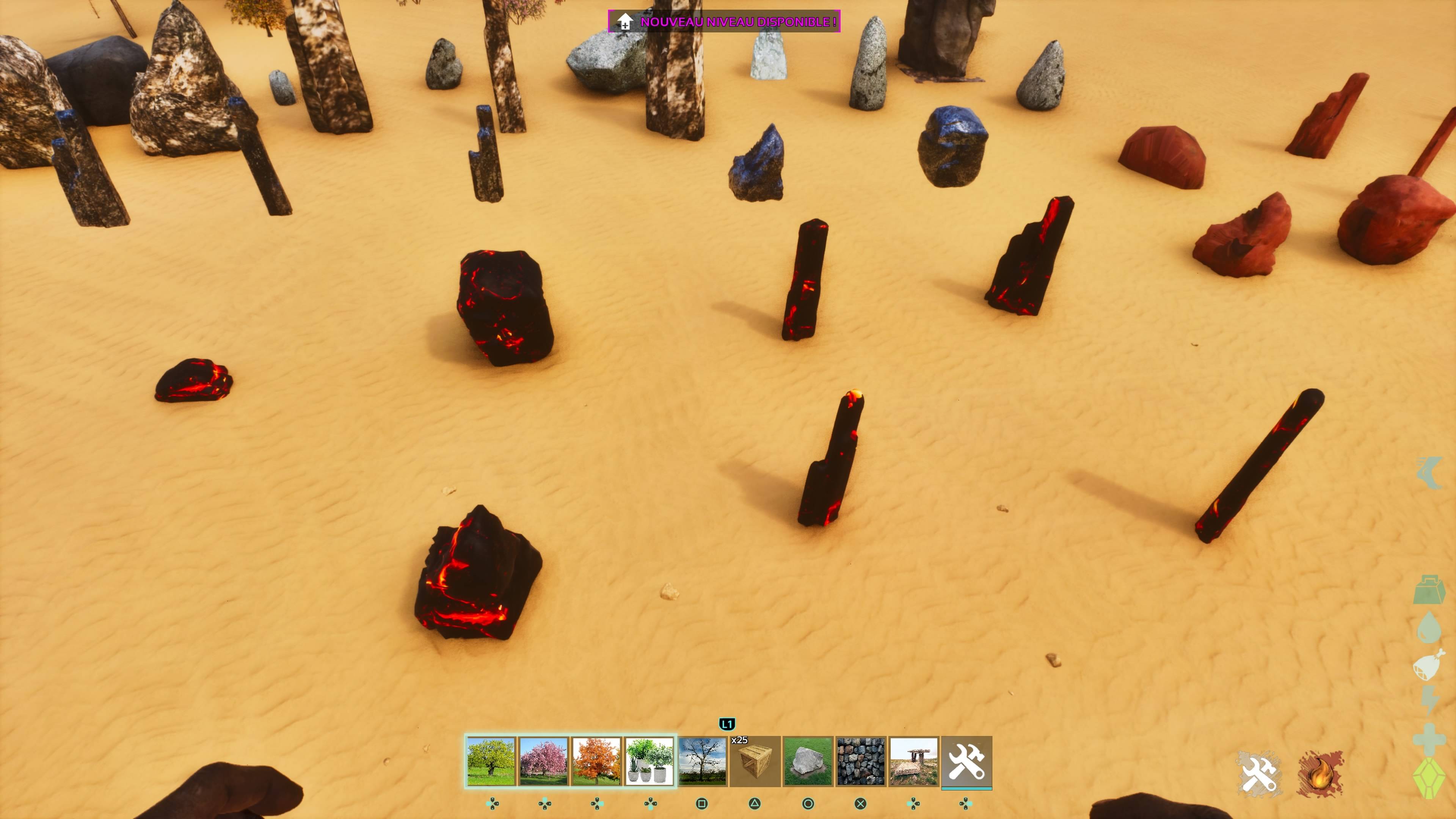The width and height of the screenshot is (1456, 819).
Task: Choose the bare leafless tree slot
Action: 702,761
